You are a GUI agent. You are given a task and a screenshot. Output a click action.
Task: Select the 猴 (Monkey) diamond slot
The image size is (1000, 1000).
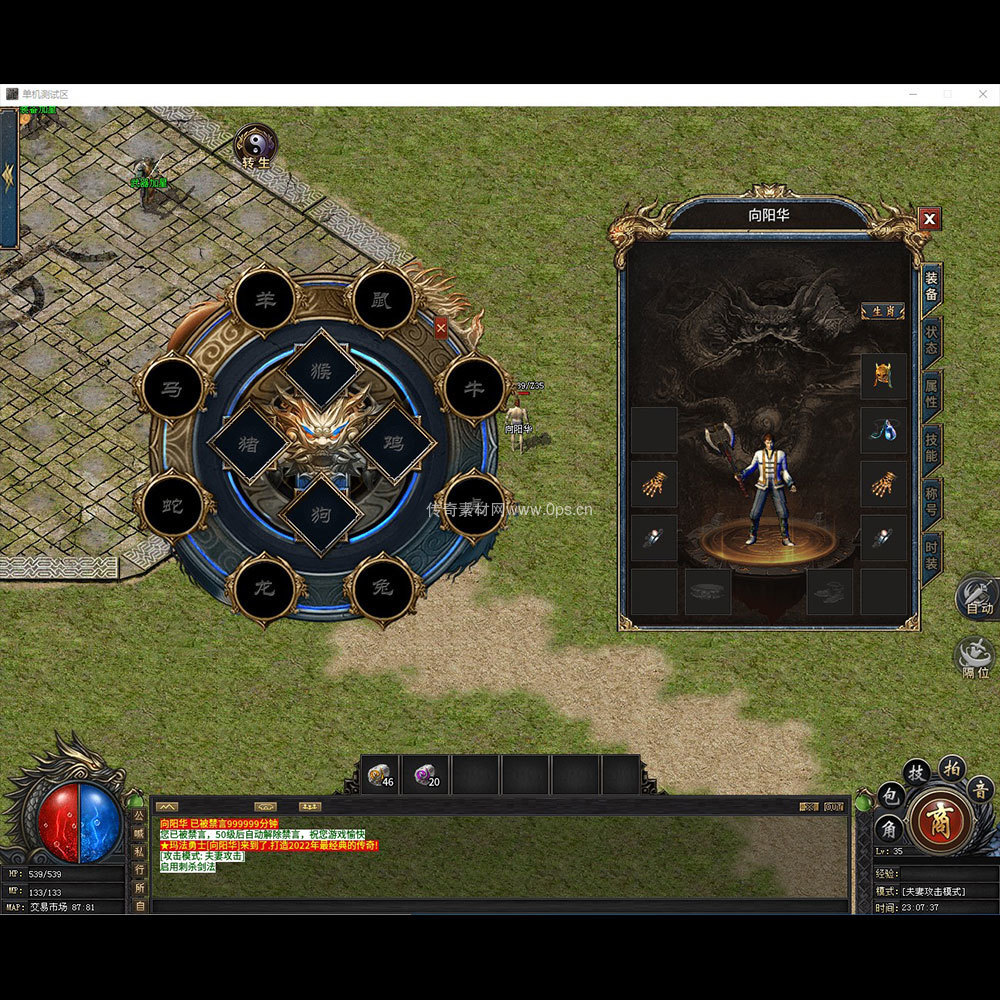pyautogui.click(x=321, y=370)
